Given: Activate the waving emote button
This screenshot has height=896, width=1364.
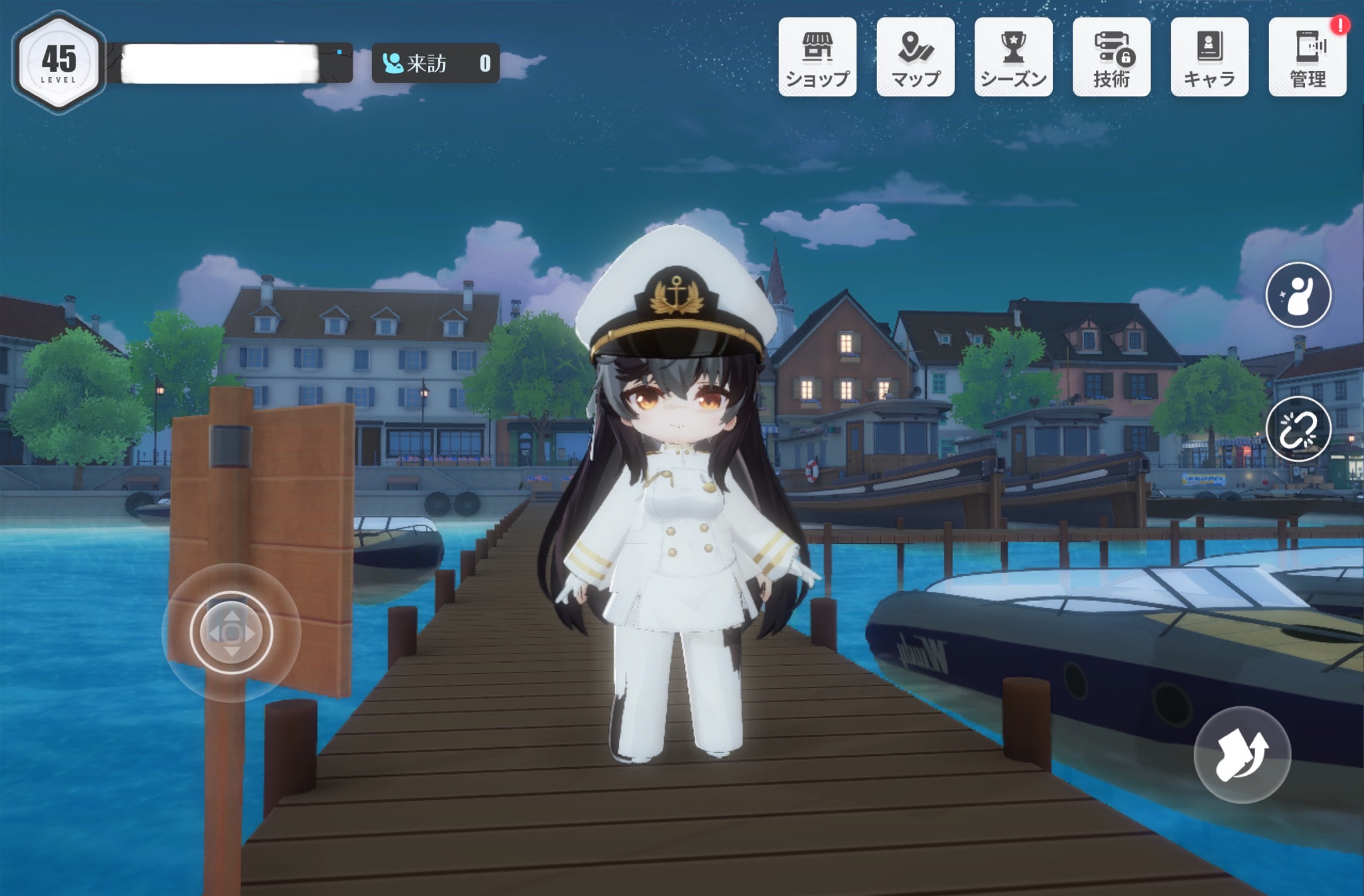Looking at the screenshot, I should (1298, 295).
